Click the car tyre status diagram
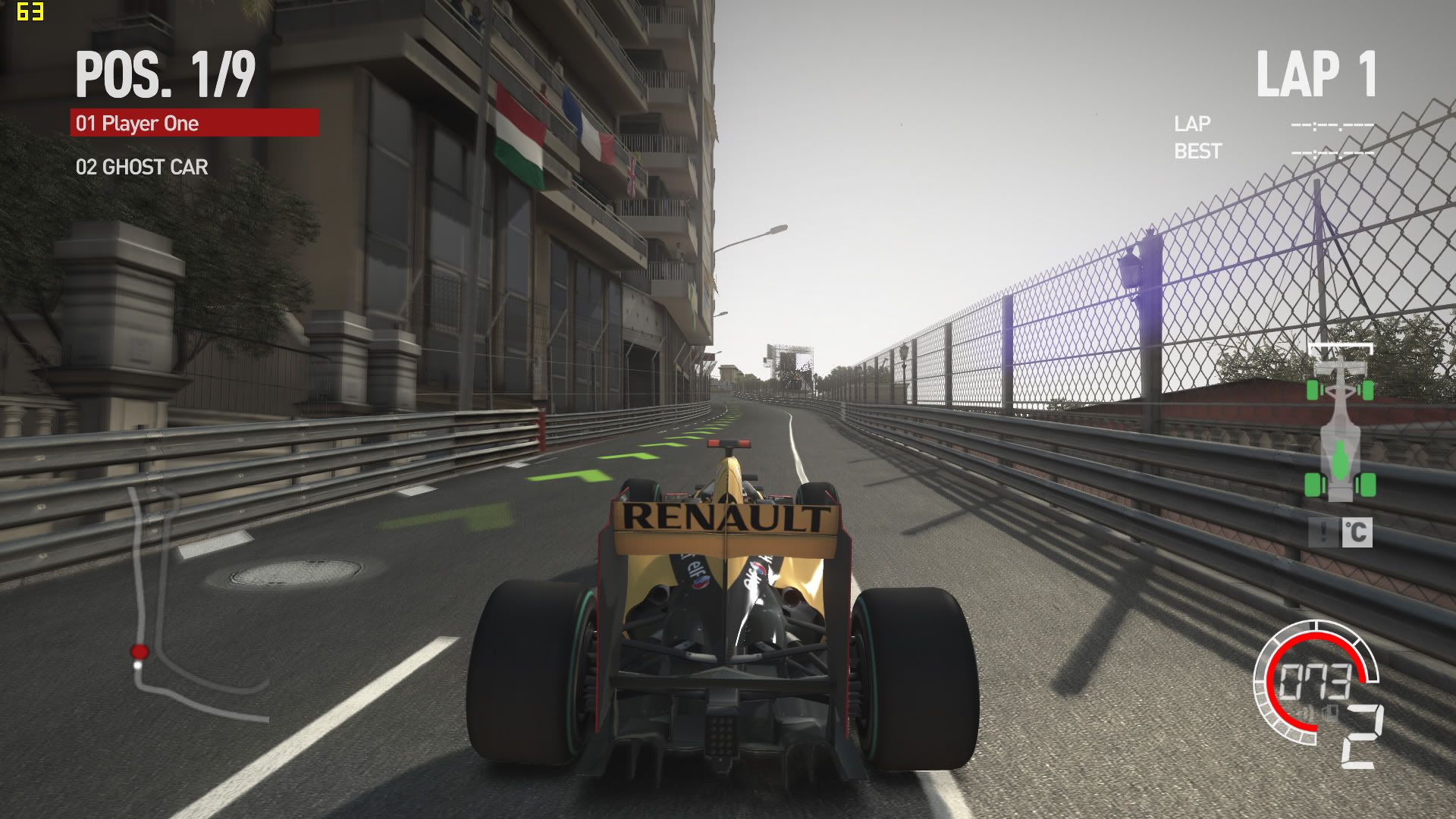This screenshot has width=1456, height=819. (1340, 425)
